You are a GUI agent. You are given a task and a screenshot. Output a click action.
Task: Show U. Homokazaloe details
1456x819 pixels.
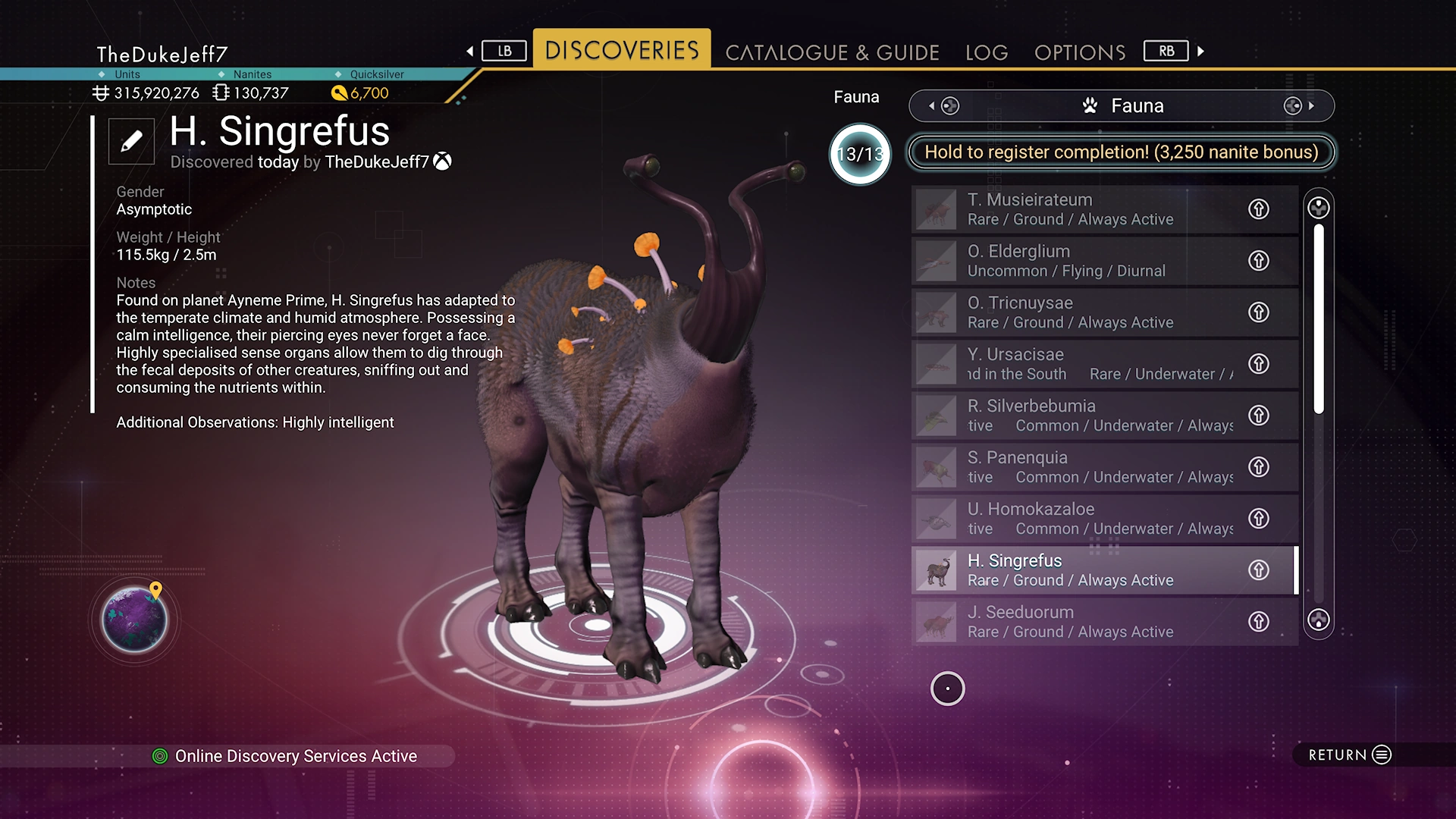pos(1077,519)
